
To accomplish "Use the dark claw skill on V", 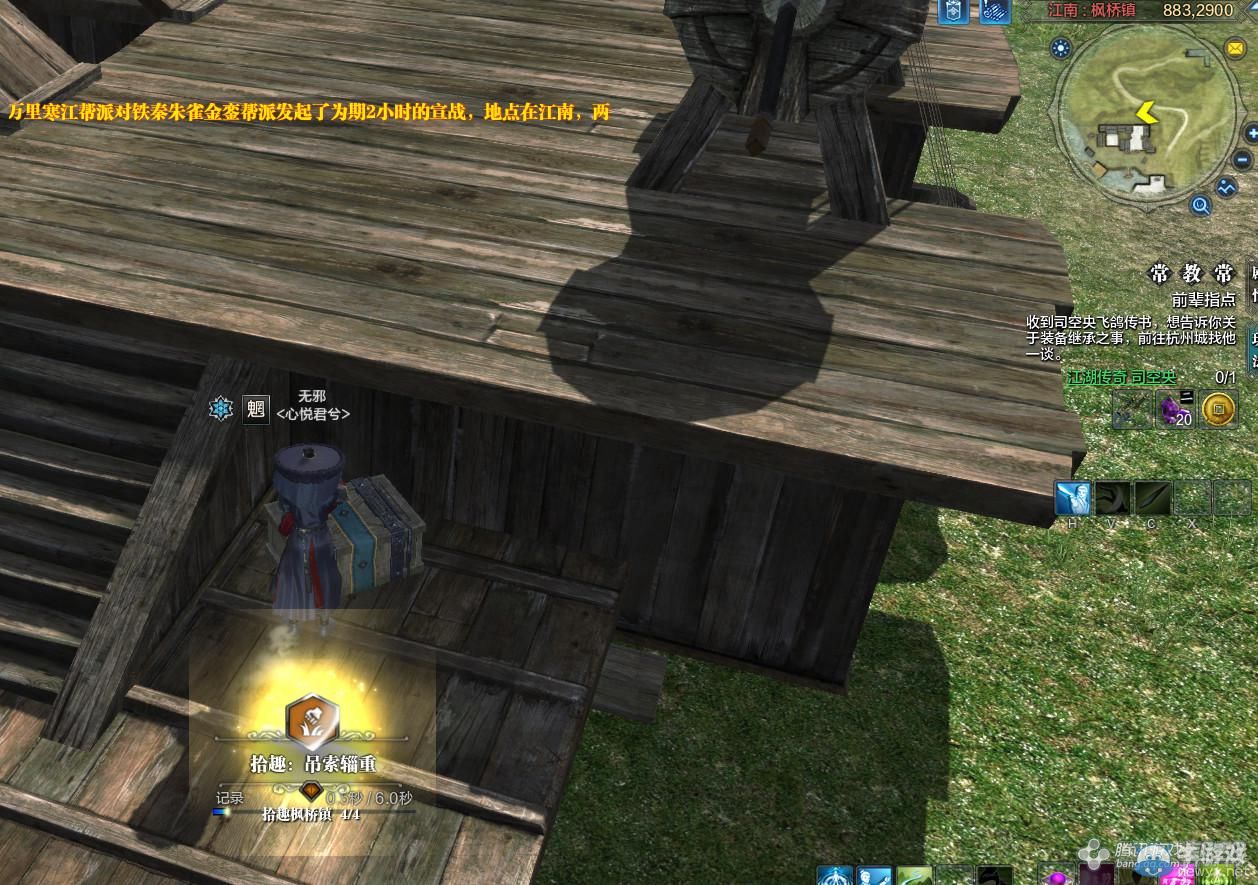I will coord(1112,498).
